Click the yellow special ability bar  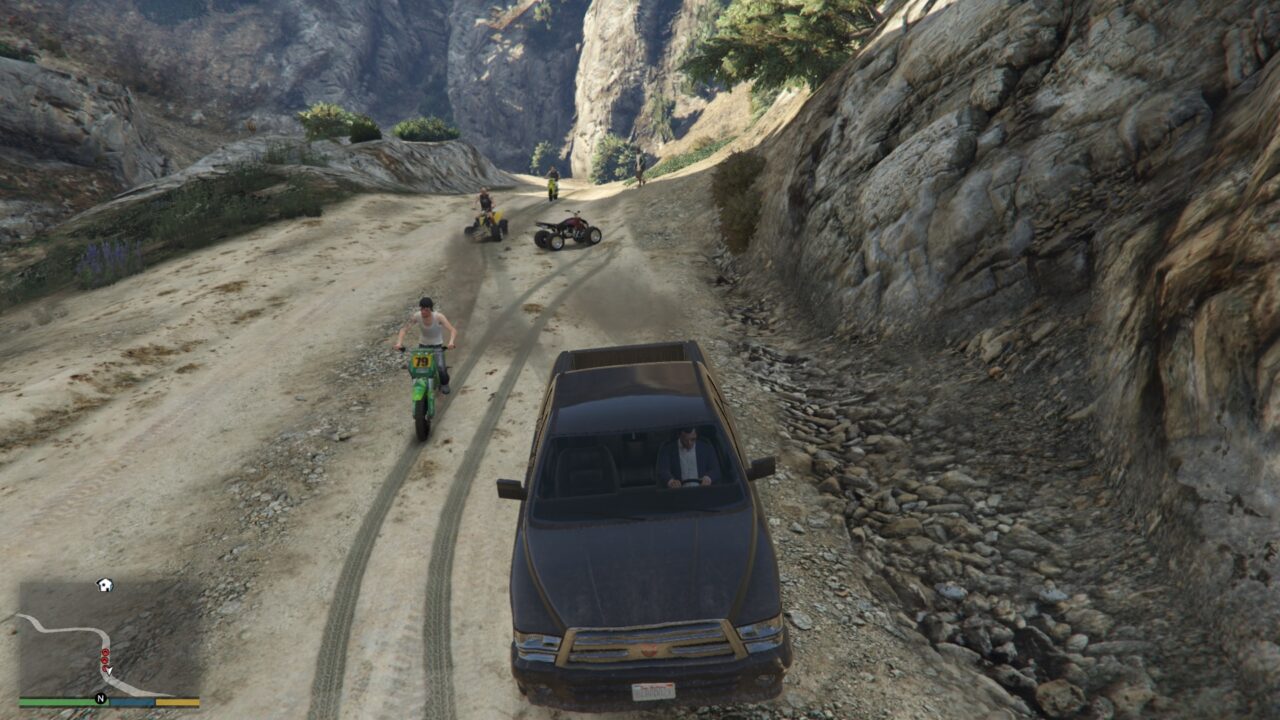(178, 701)
